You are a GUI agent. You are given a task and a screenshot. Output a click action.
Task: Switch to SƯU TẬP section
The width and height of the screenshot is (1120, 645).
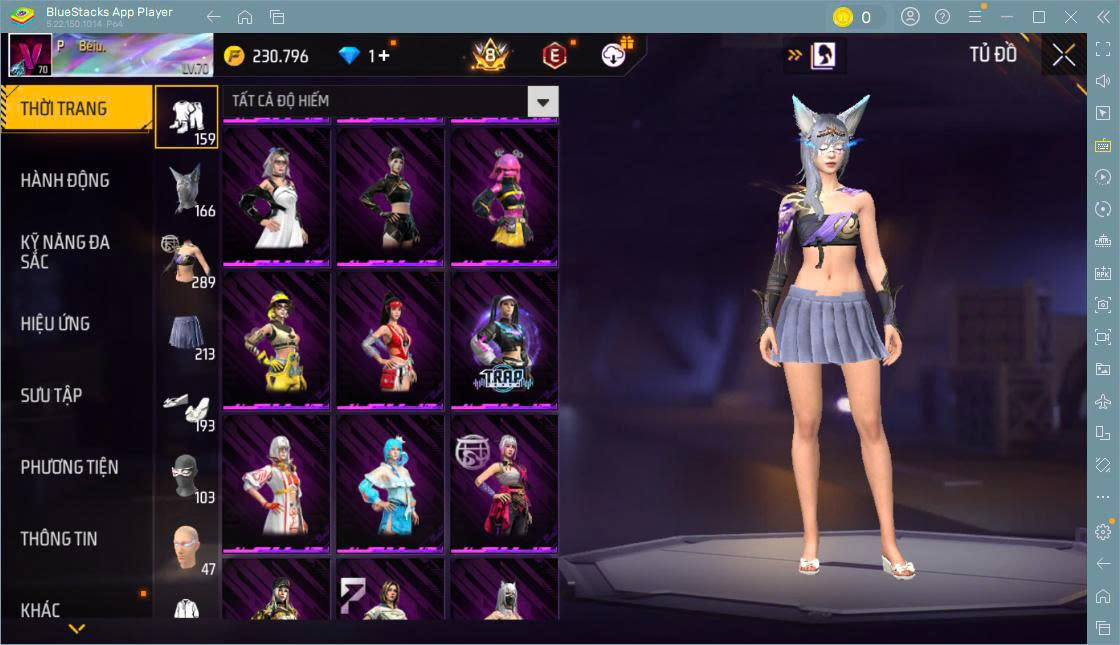pyautogui.click(x=51, y=396)
